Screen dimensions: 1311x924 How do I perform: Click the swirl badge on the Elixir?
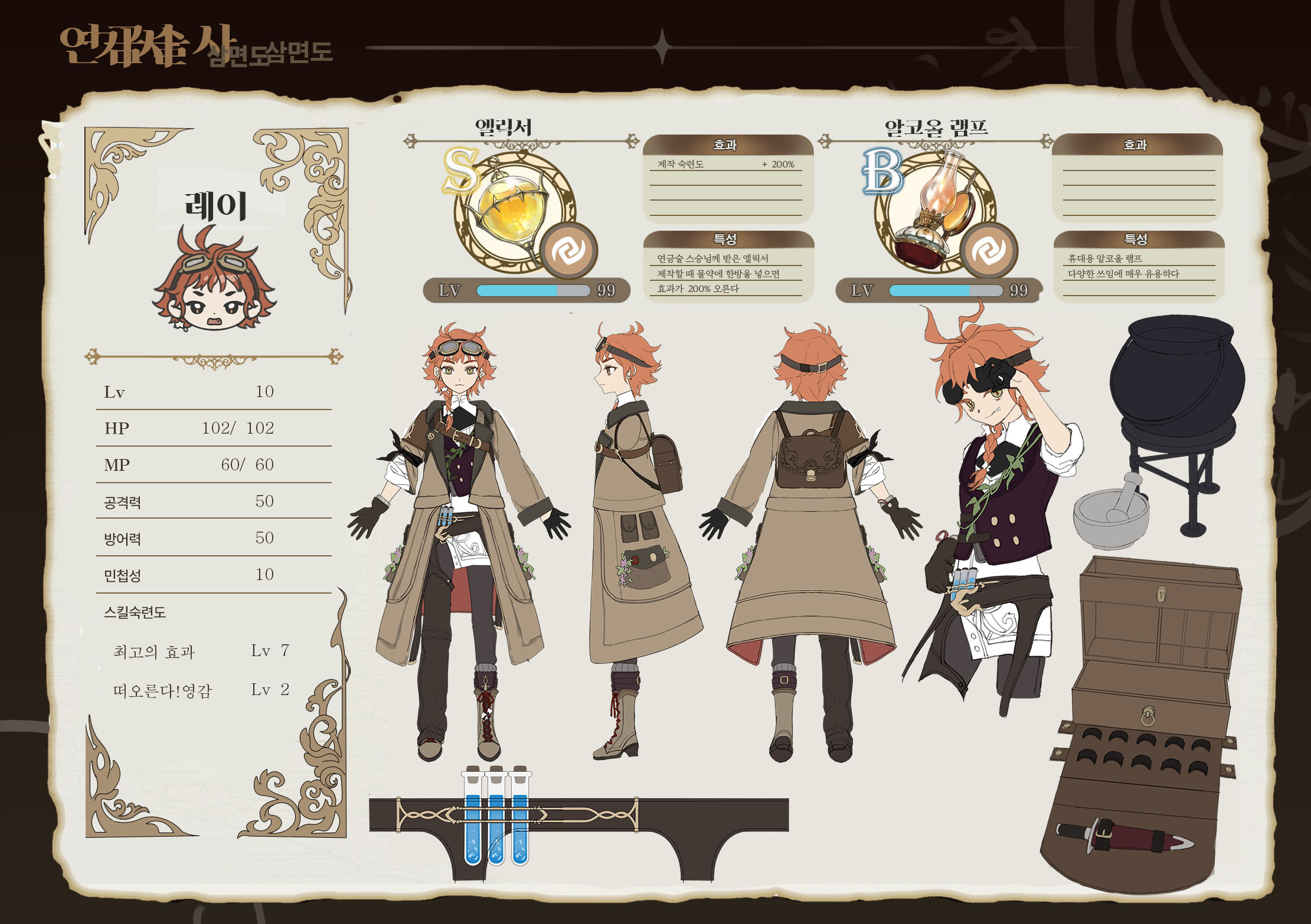click(568, 251)
